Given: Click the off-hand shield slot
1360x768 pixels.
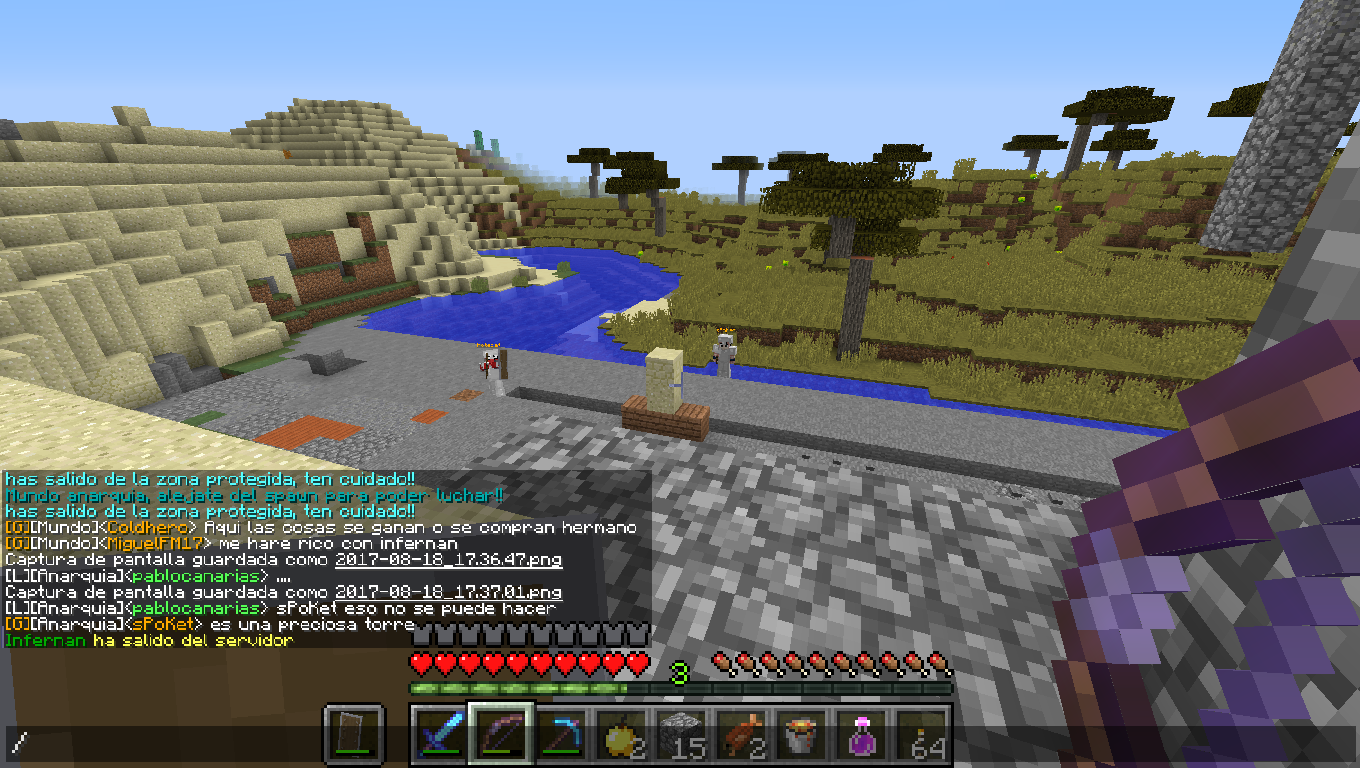Looking at the screenshot, I should [354, 735].
